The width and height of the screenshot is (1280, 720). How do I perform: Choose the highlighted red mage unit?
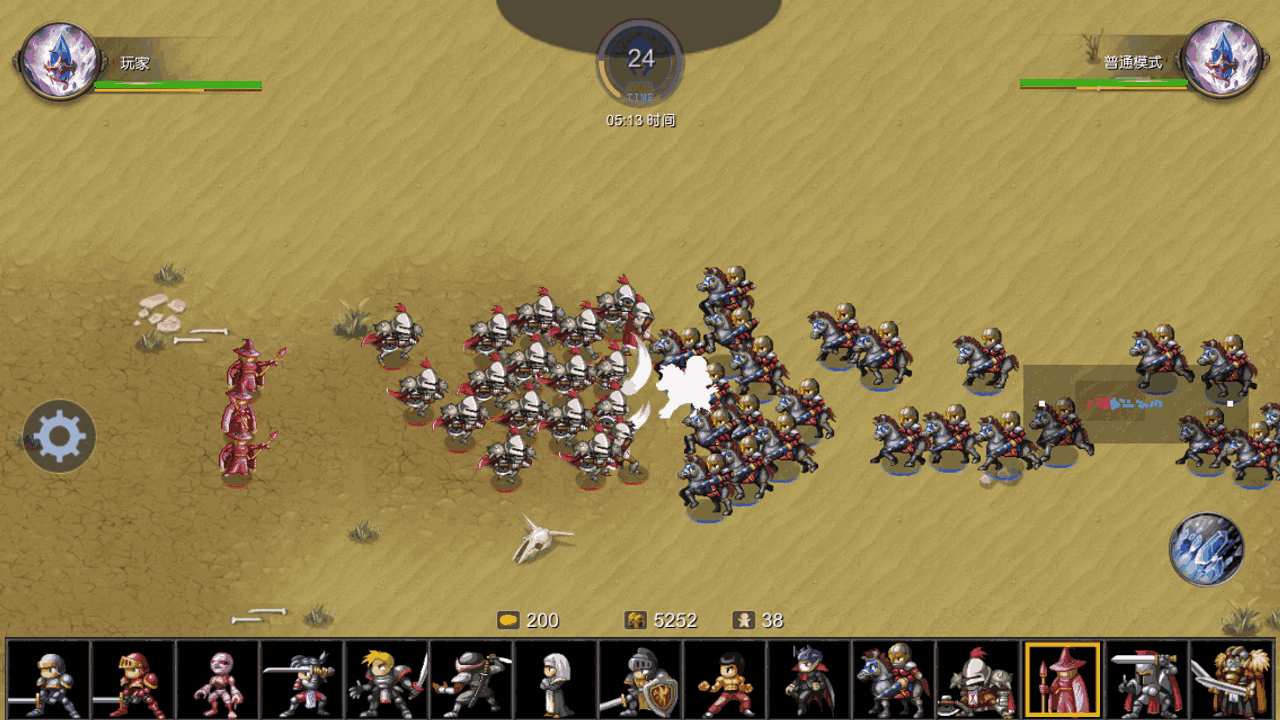pyautogui.click(x=1062, y=681)
